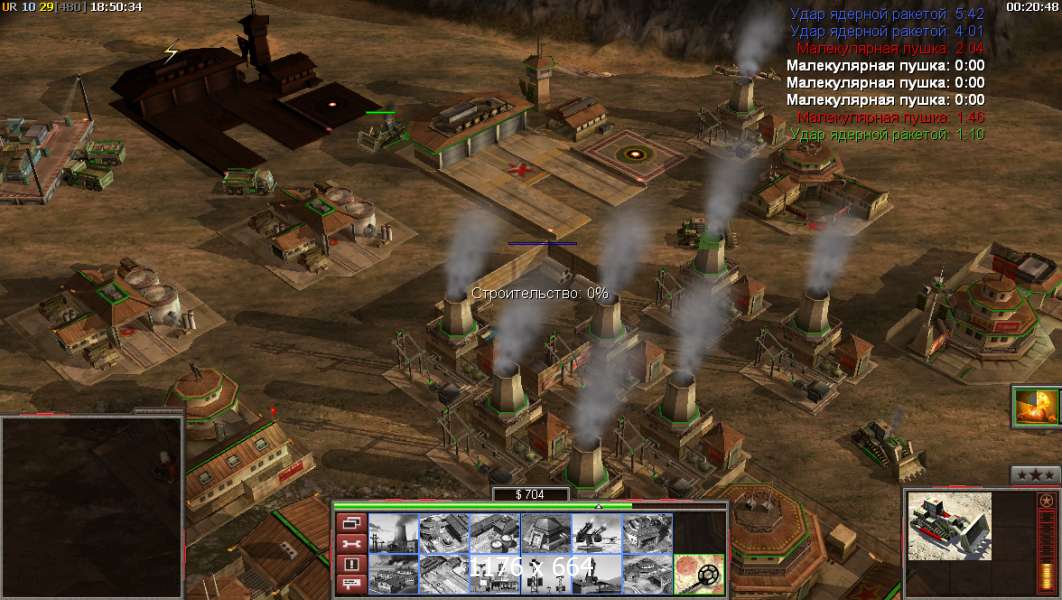Activate the orange explosion power shortcut
This screenshot has width=1062, height=600.
1036,407
